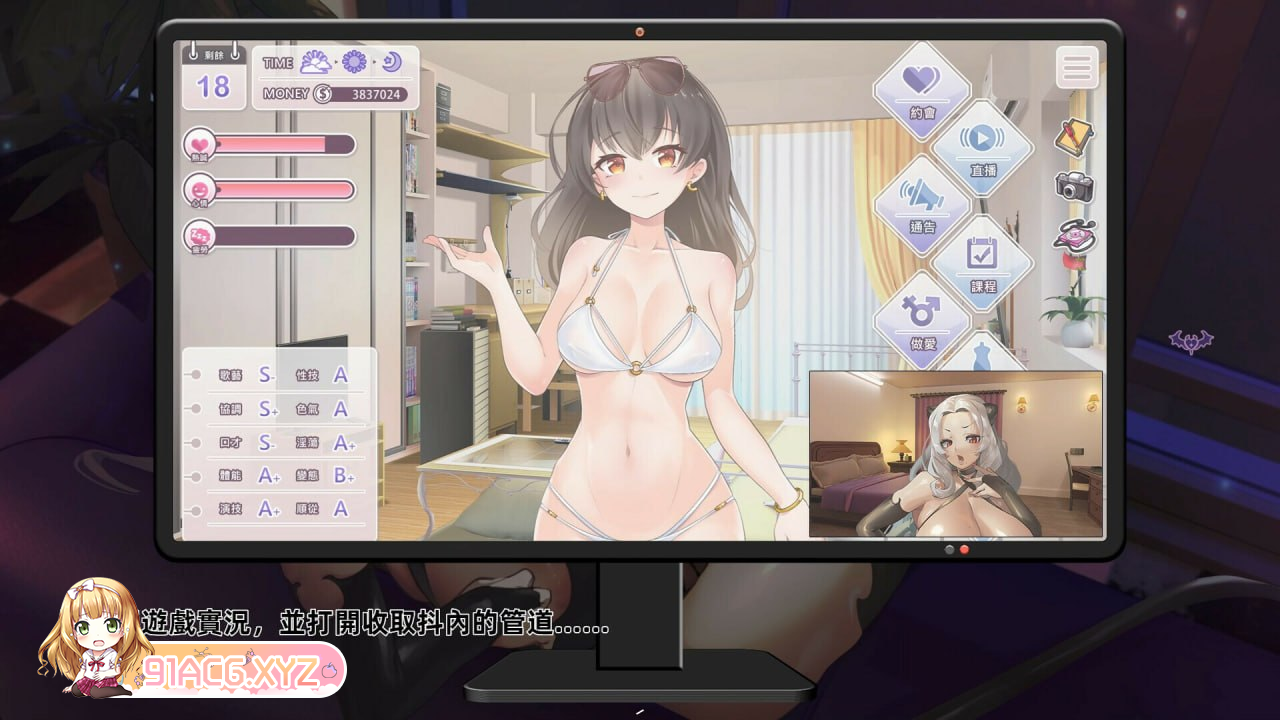Click the coin icon beside MONEY
1280x720 pixels.
pyautogui.click(x=322, y=95)
